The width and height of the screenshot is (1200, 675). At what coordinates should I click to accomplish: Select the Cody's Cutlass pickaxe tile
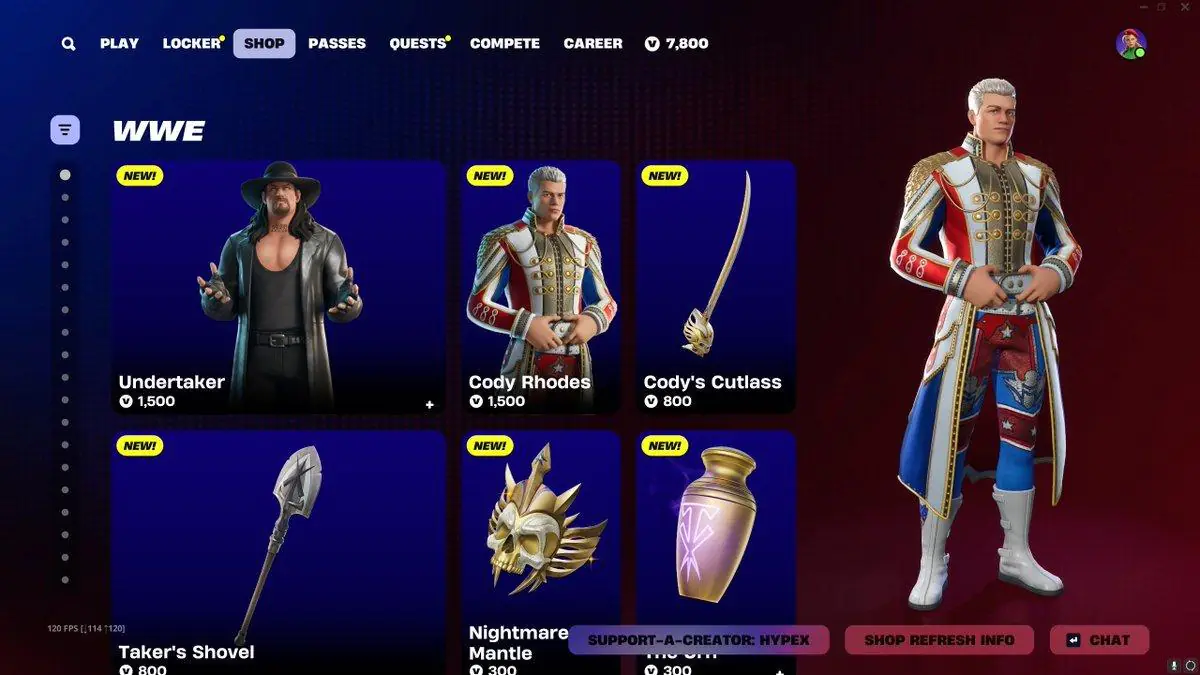pyautogui.click(x=716, y=286)
